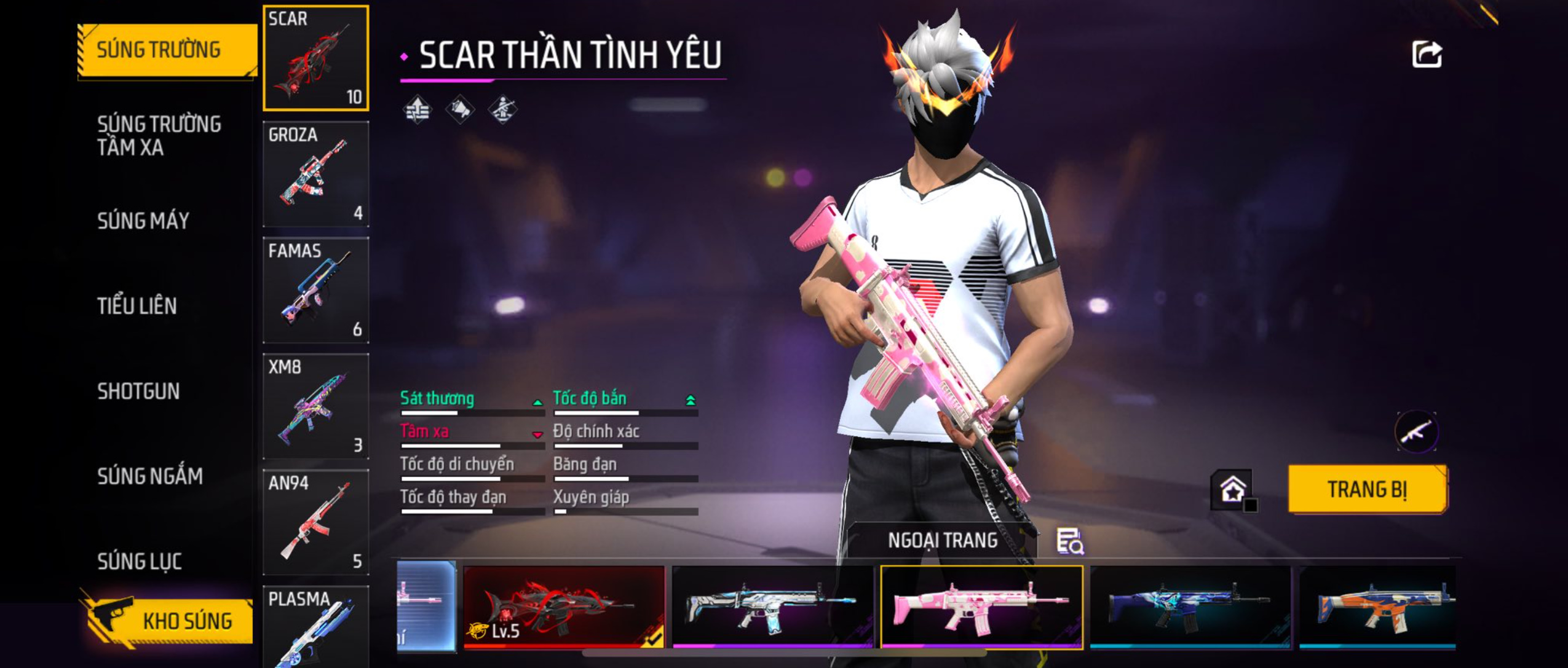Open the skin list search icon
Image resolution: width=1568 pixels, height=668 pixels.
coord(1069,541)
